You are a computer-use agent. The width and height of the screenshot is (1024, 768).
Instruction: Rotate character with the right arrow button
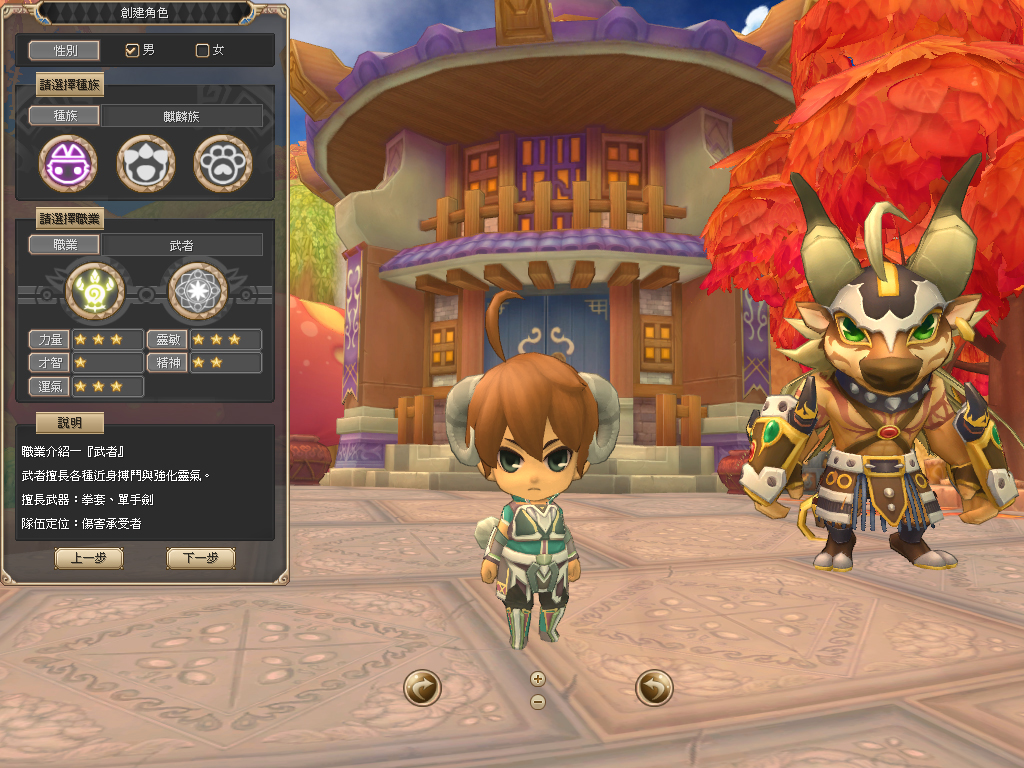[654, 688]
